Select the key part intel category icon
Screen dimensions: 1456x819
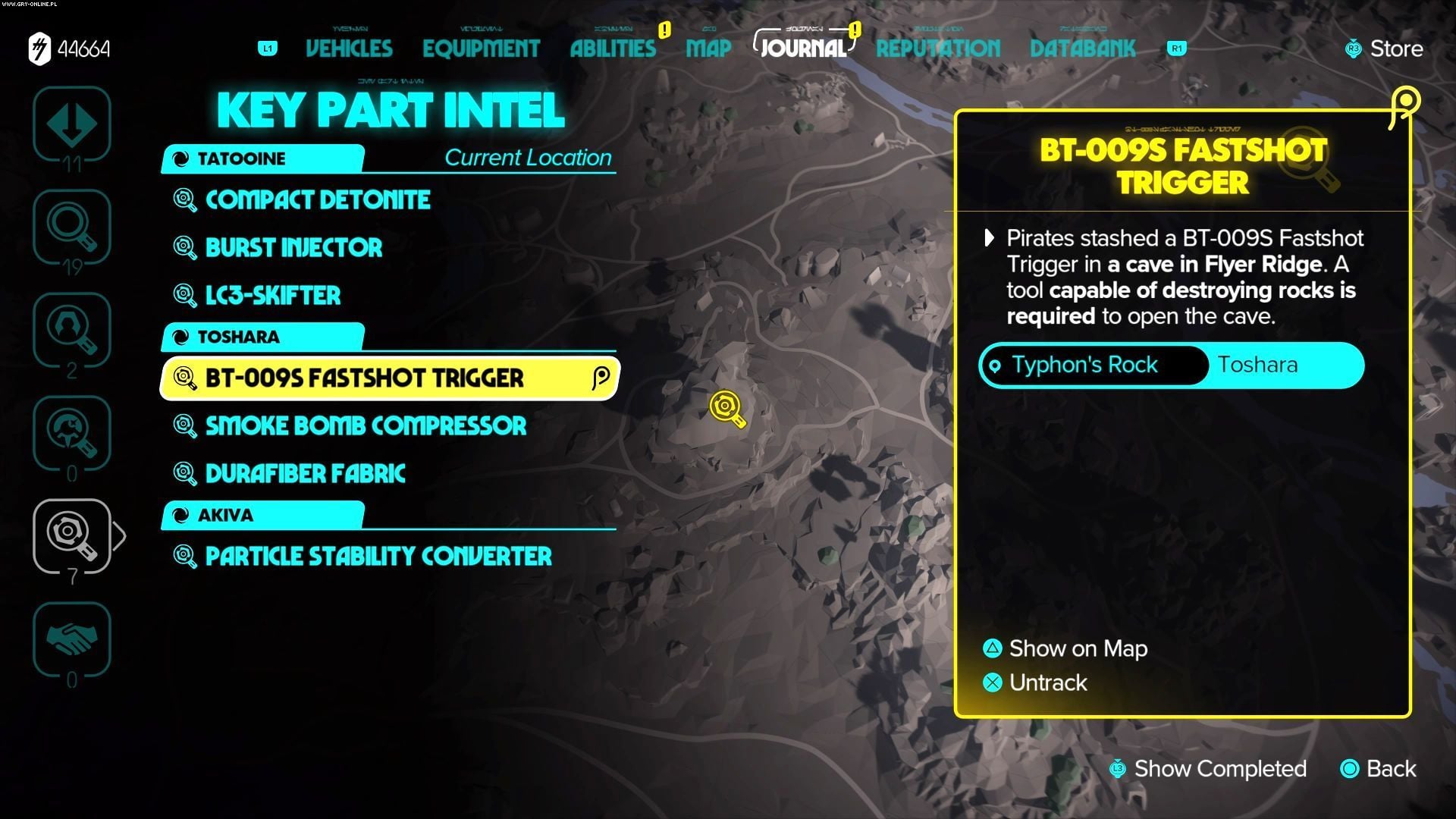point(72,536)
